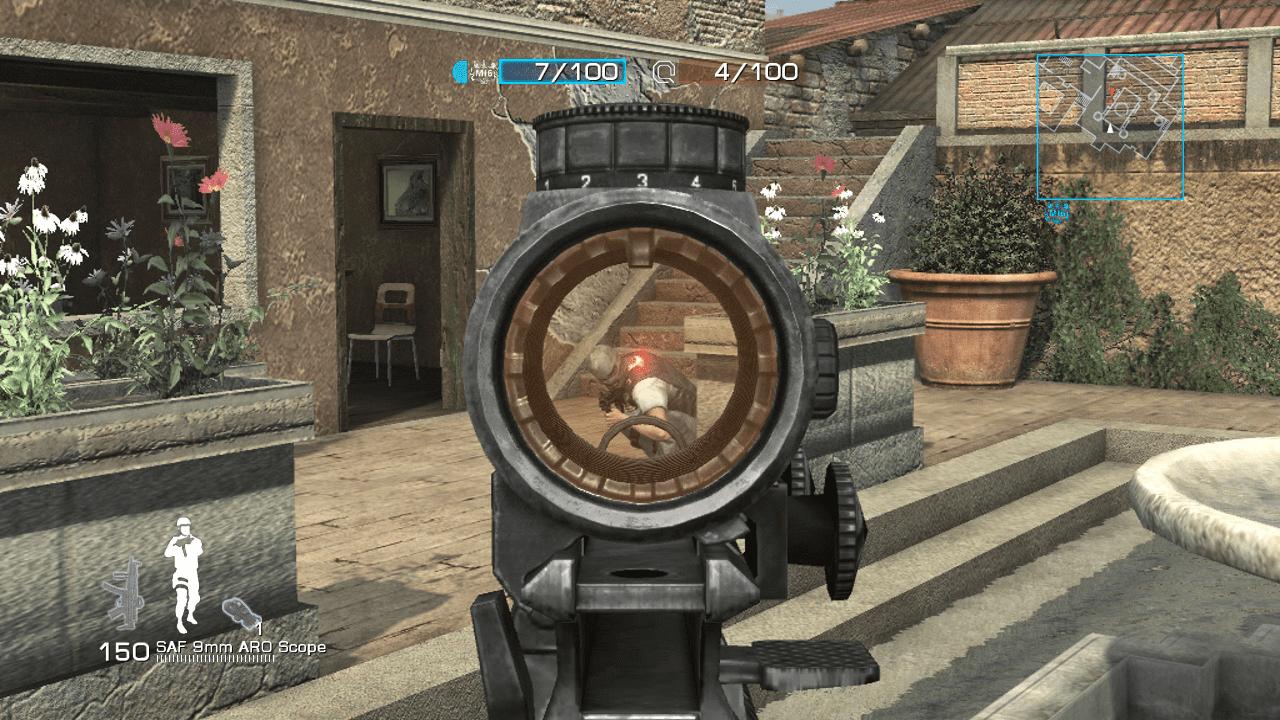
Task: Toggle the white player arrow on minimap
Action: [1110, 129]
